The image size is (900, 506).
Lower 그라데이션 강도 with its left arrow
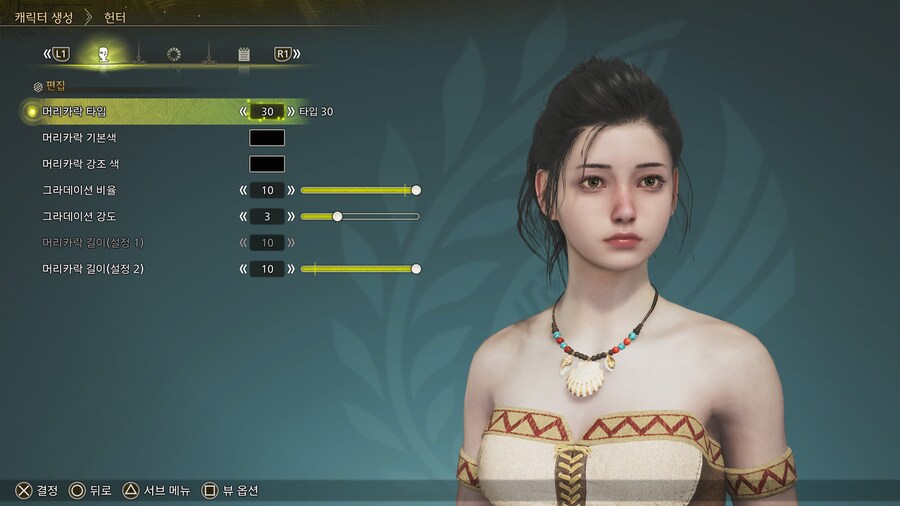pos(243,216)
